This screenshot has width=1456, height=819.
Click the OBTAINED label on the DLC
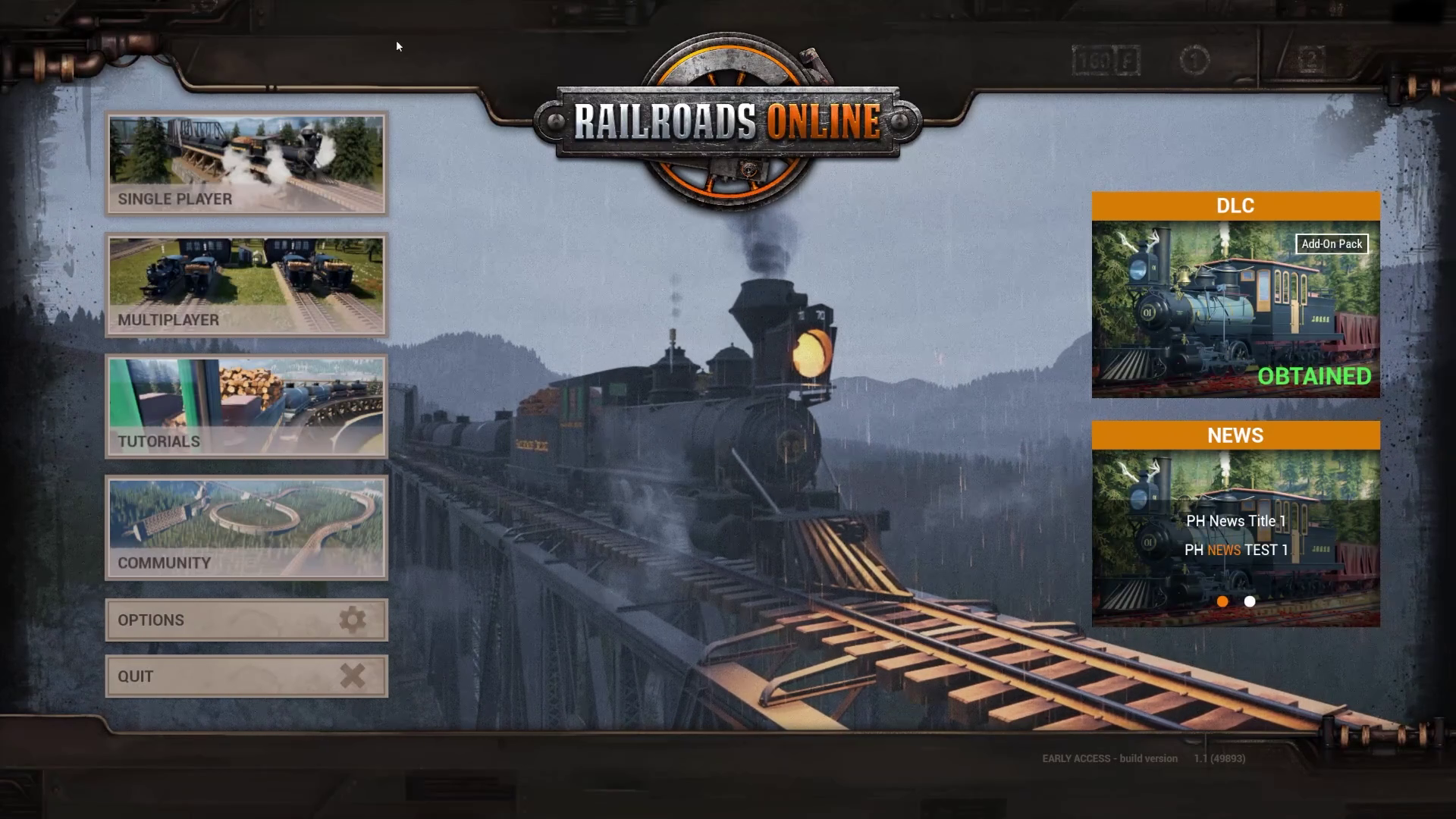1314,375
